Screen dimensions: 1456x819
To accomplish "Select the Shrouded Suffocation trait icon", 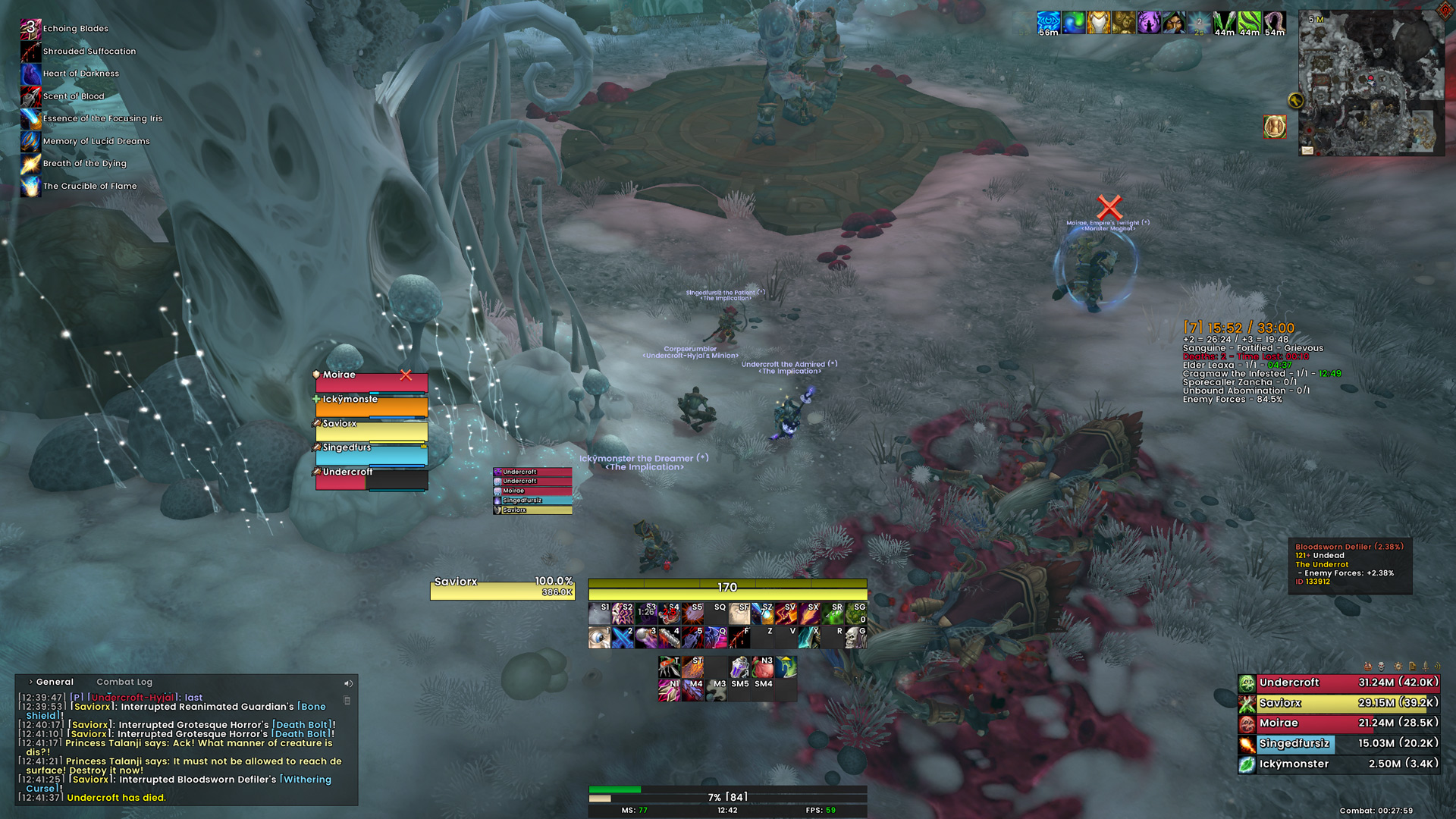I will click(x=30, y=52).
